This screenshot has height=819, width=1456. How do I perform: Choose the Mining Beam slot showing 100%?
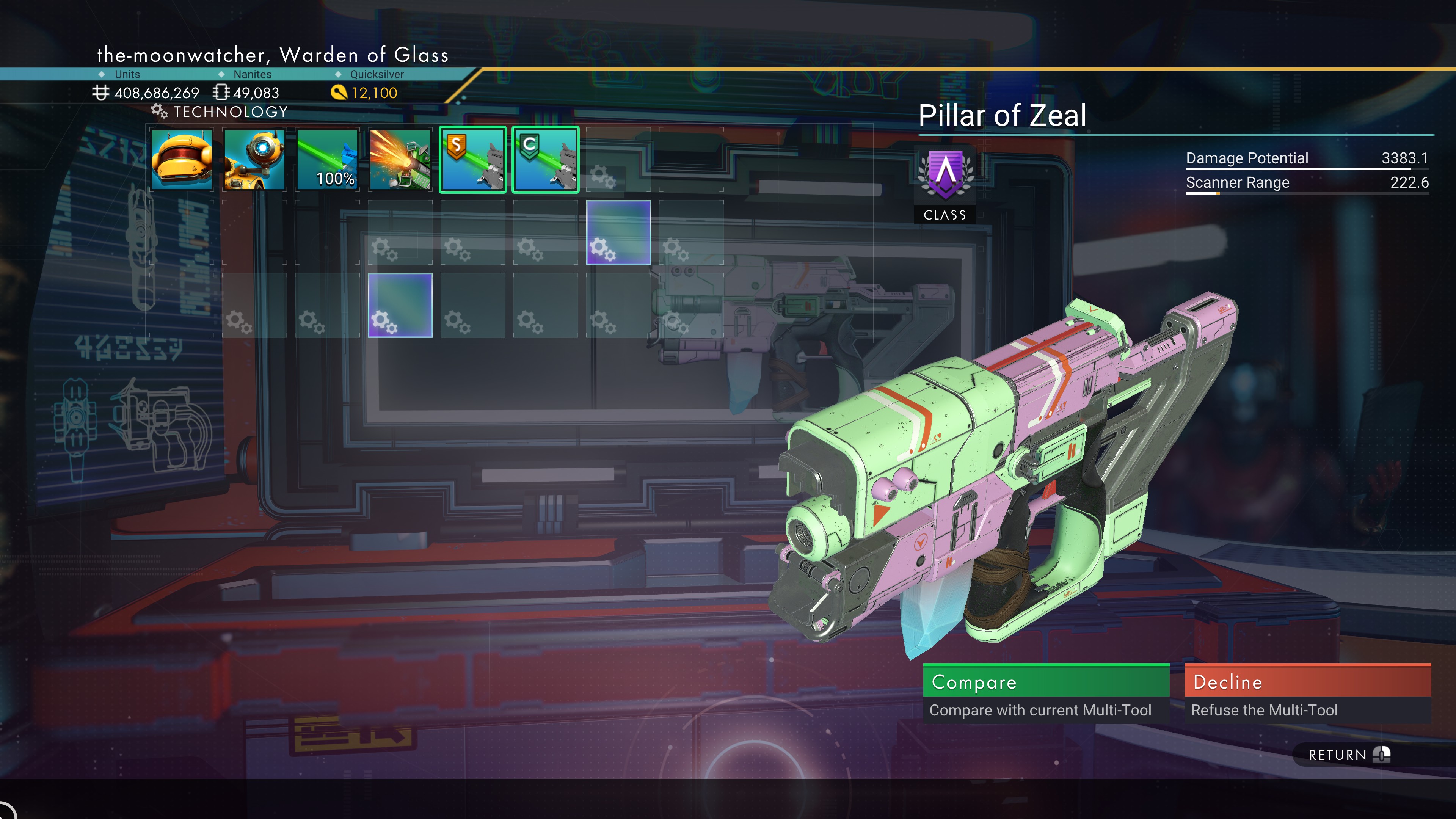coord(327,160)
